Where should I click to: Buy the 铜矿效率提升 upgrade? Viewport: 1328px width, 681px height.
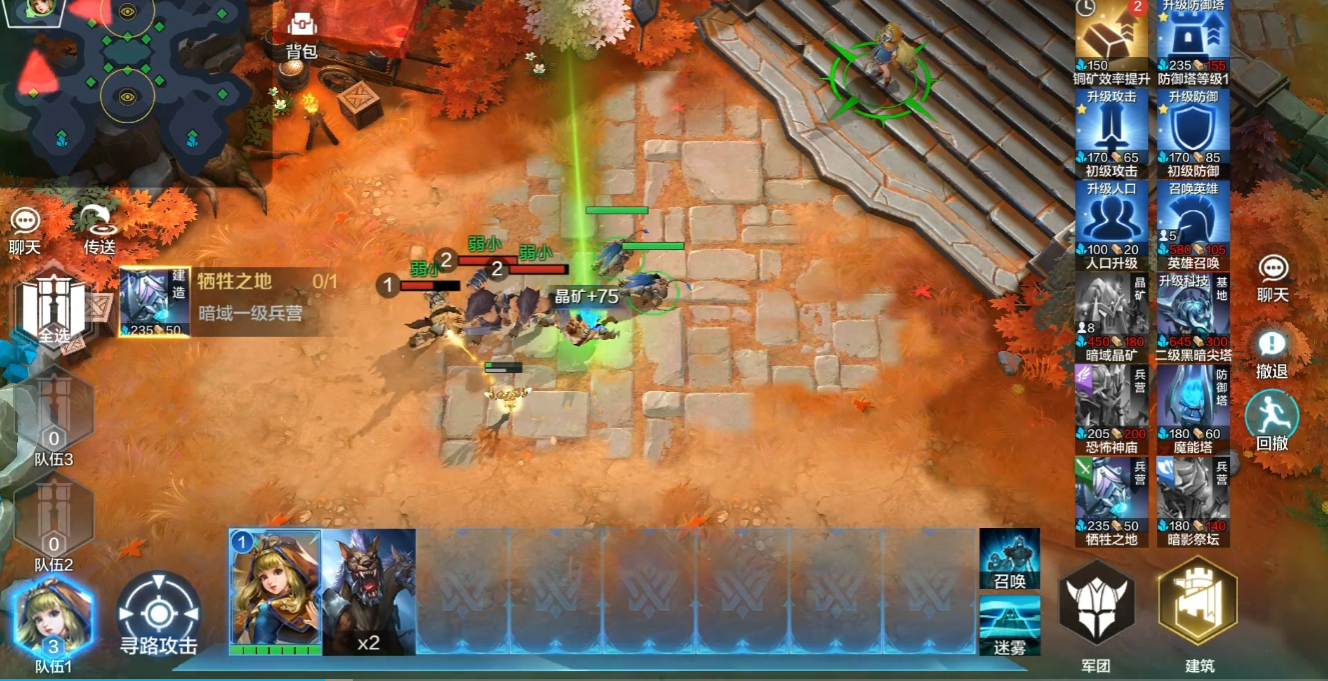[1112, 43]
